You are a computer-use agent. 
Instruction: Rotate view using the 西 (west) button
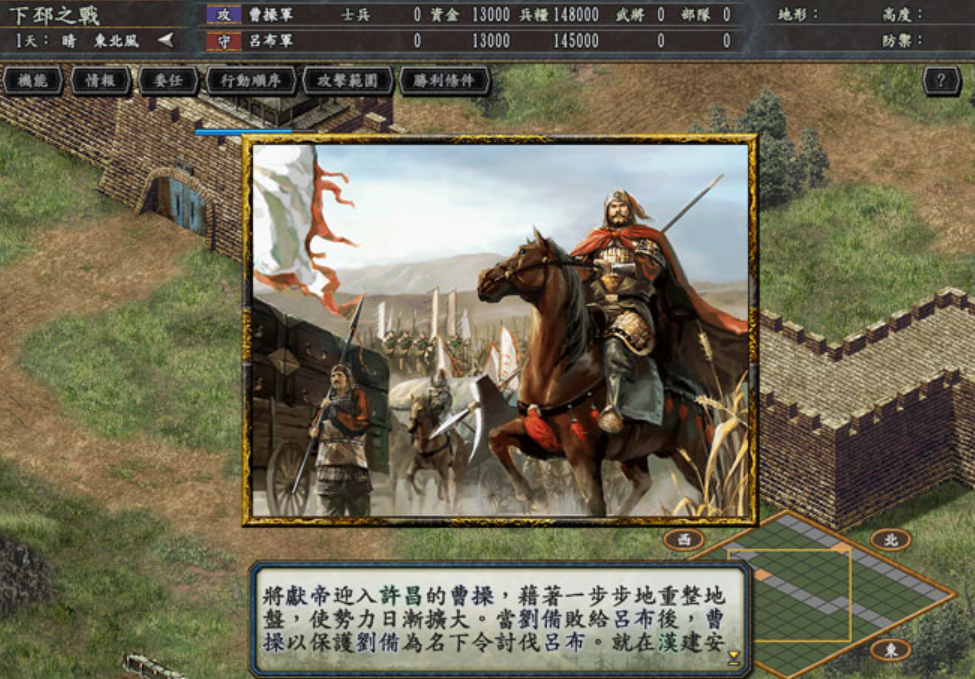click(x=684, y=540)
